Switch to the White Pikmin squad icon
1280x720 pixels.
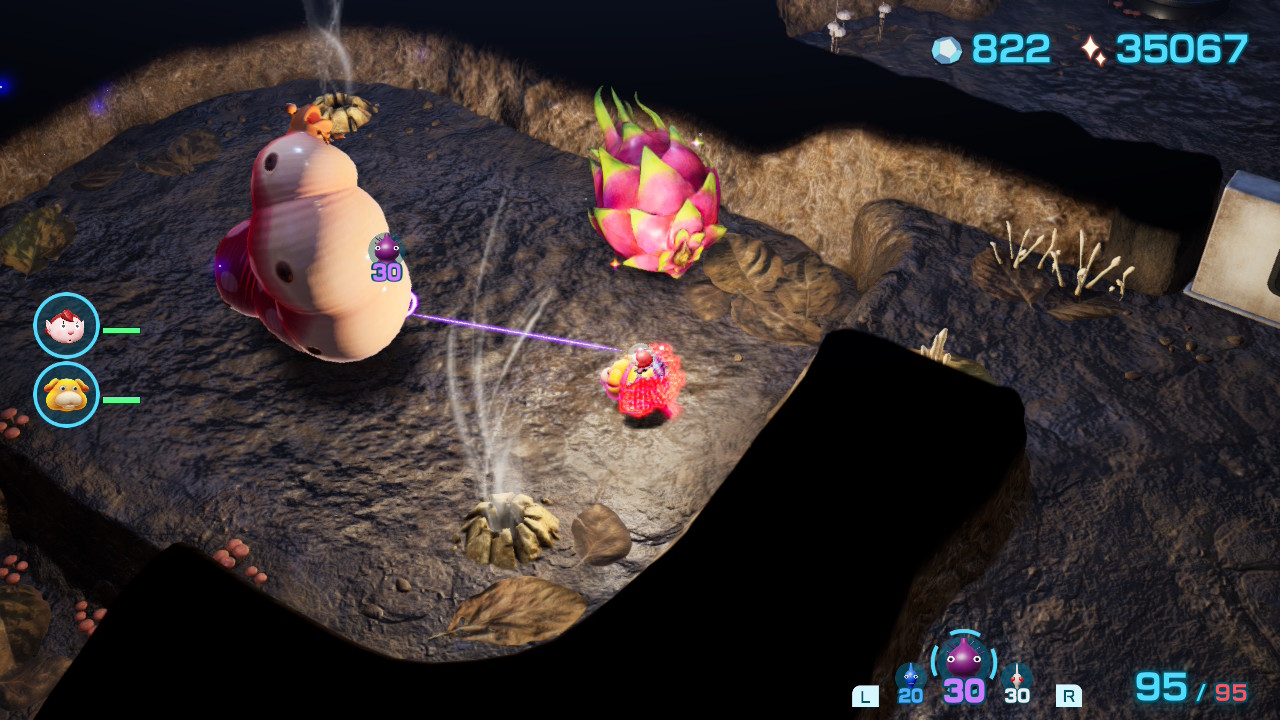click(x=1016, y=675)
